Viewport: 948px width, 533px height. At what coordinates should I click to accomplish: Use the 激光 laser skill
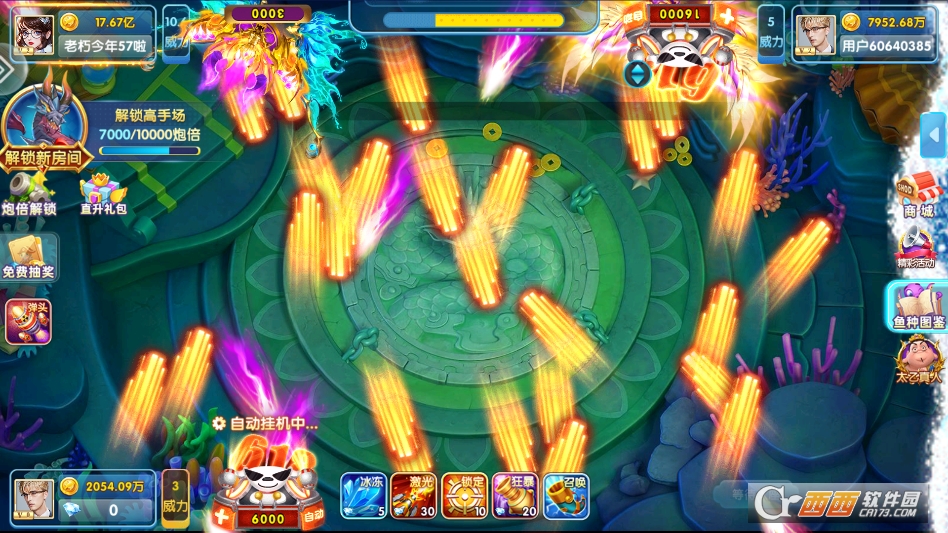click(414, 496)
